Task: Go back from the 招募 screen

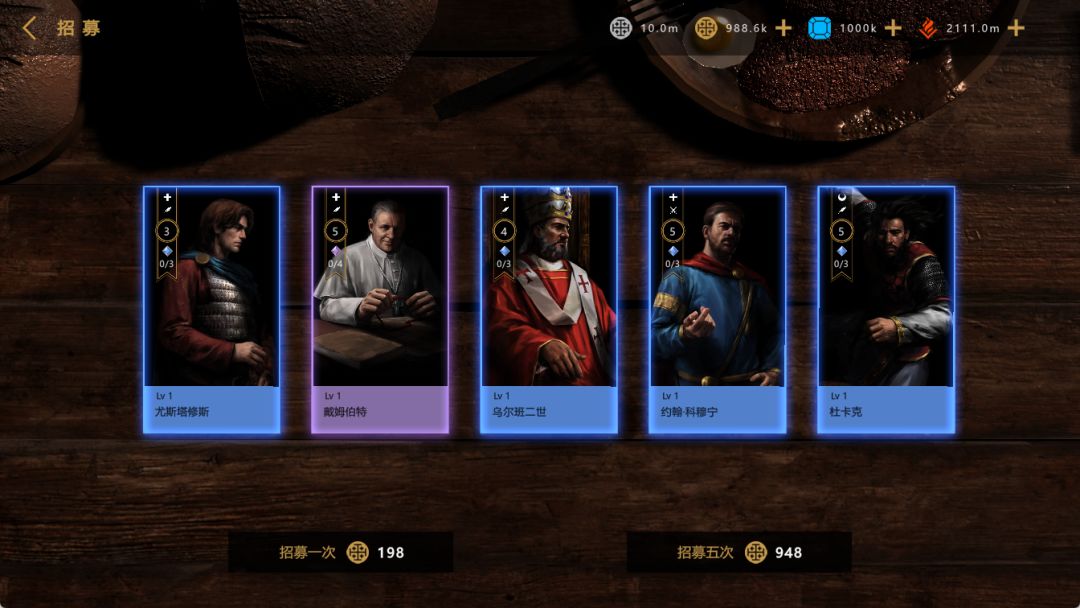Action: [29, 28]
